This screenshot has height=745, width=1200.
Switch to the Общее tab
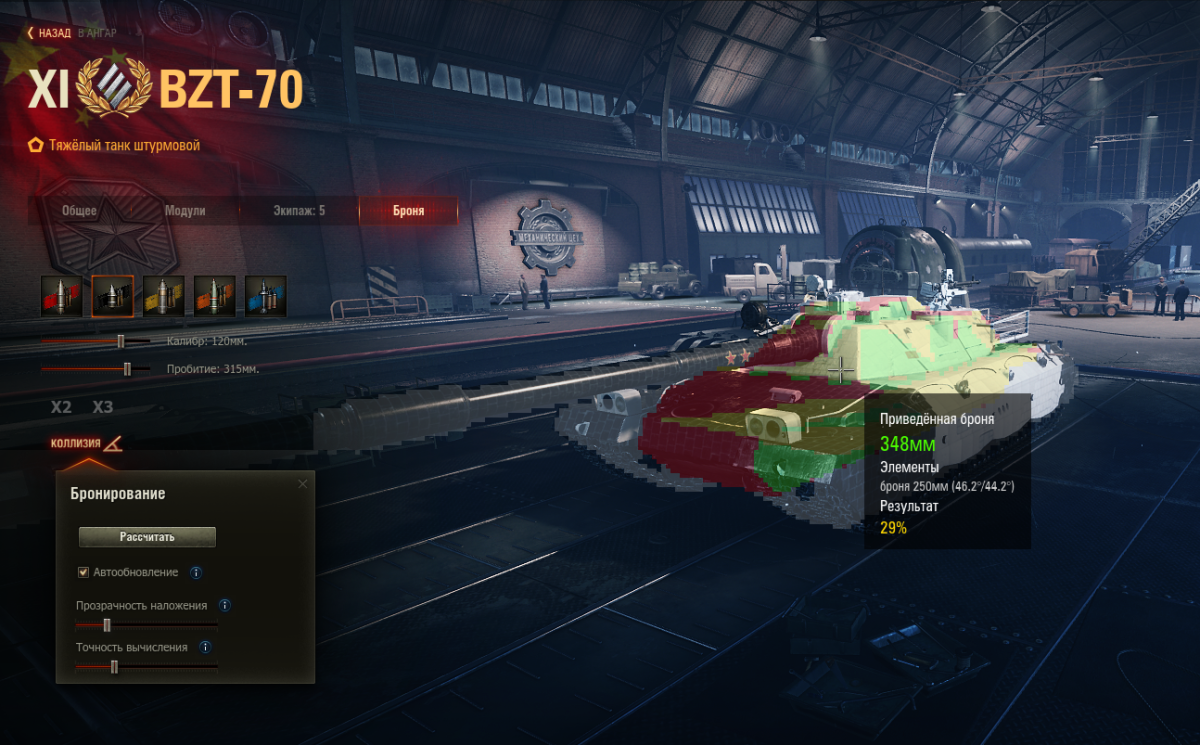[79, 211]
